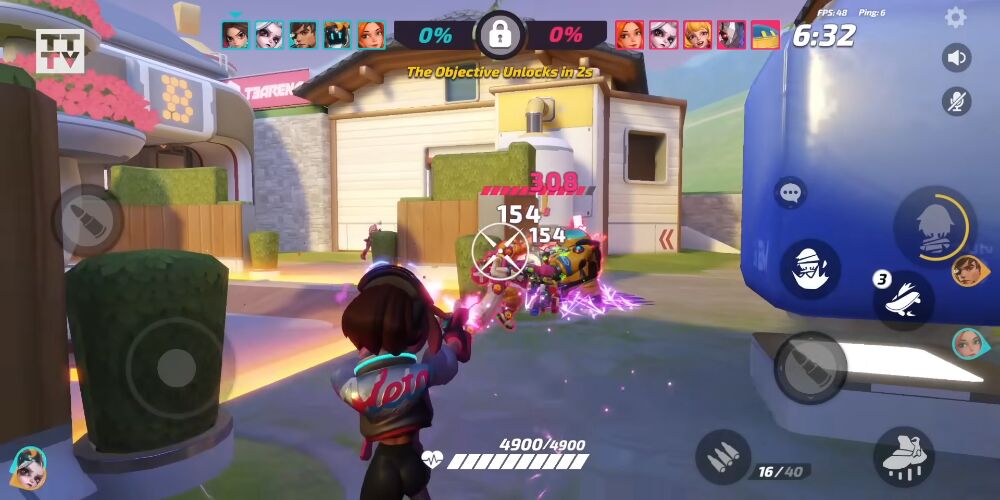This screenshot has width=1000, height=500.
Task: Toggle the muted microphone button
Action: point(957,101)
